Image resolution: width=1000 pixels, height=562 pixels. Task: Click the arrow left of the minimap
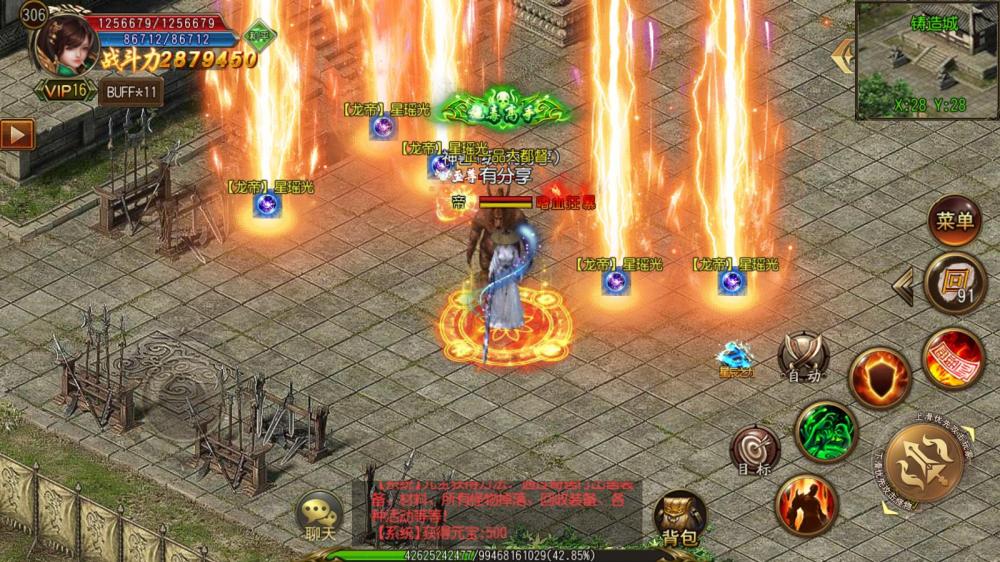tap(844, 52)
